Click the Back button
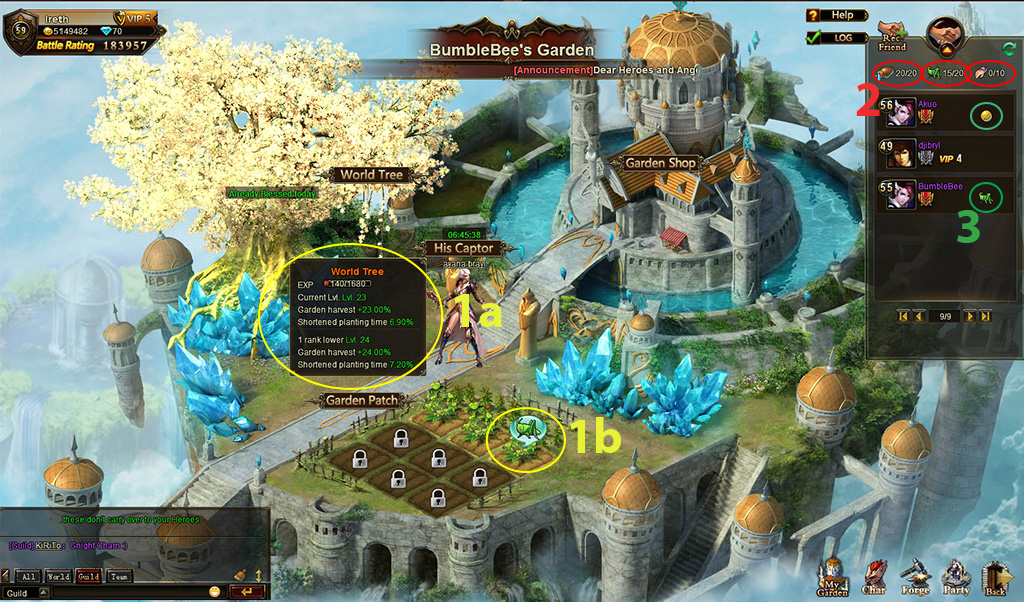Image resolution: width=1024 pixels, height=602 pixels. pos(997,580)
